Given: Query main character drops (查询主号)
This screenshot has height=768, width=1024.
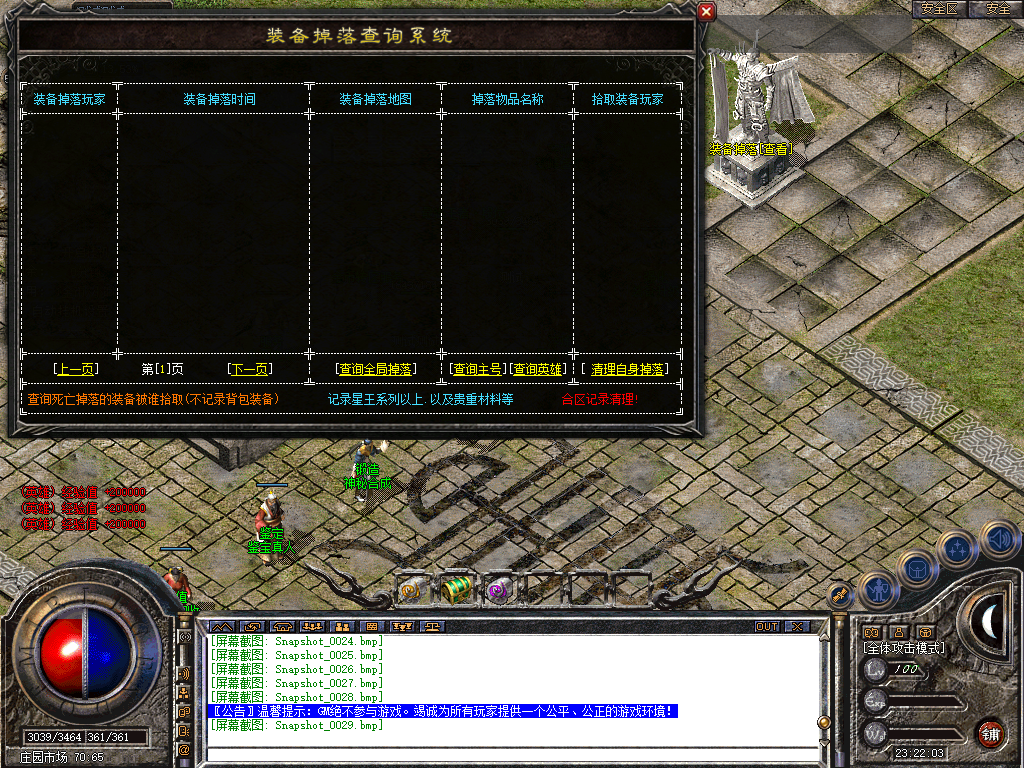Looking at the screenshot, I should click(x=478, y=369).
